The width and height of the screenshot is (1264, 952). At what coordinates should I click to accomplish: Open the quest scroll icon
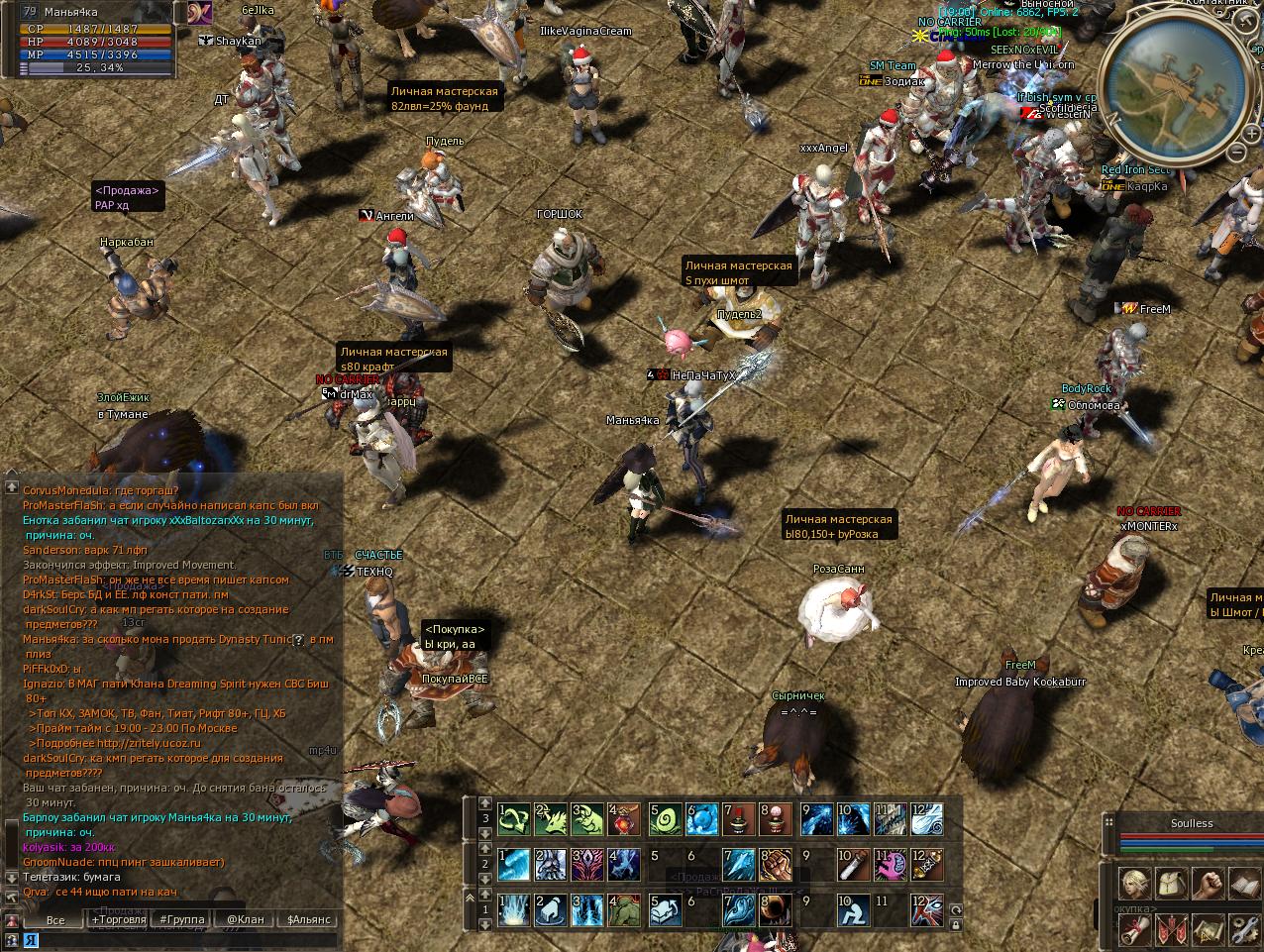(x=1135, y=928)
